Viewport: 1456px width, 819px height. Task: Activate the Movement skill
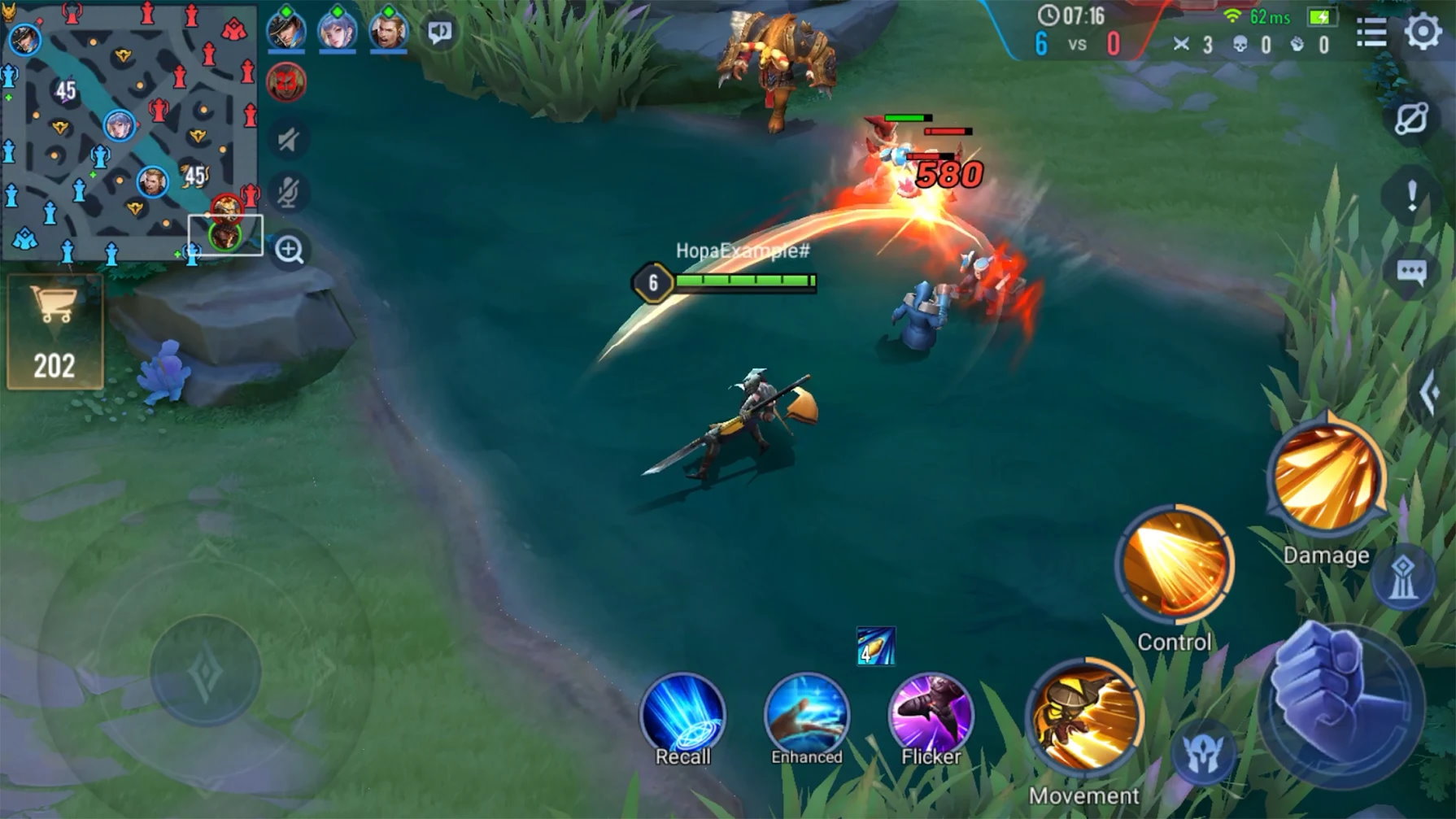[1084, 717]
